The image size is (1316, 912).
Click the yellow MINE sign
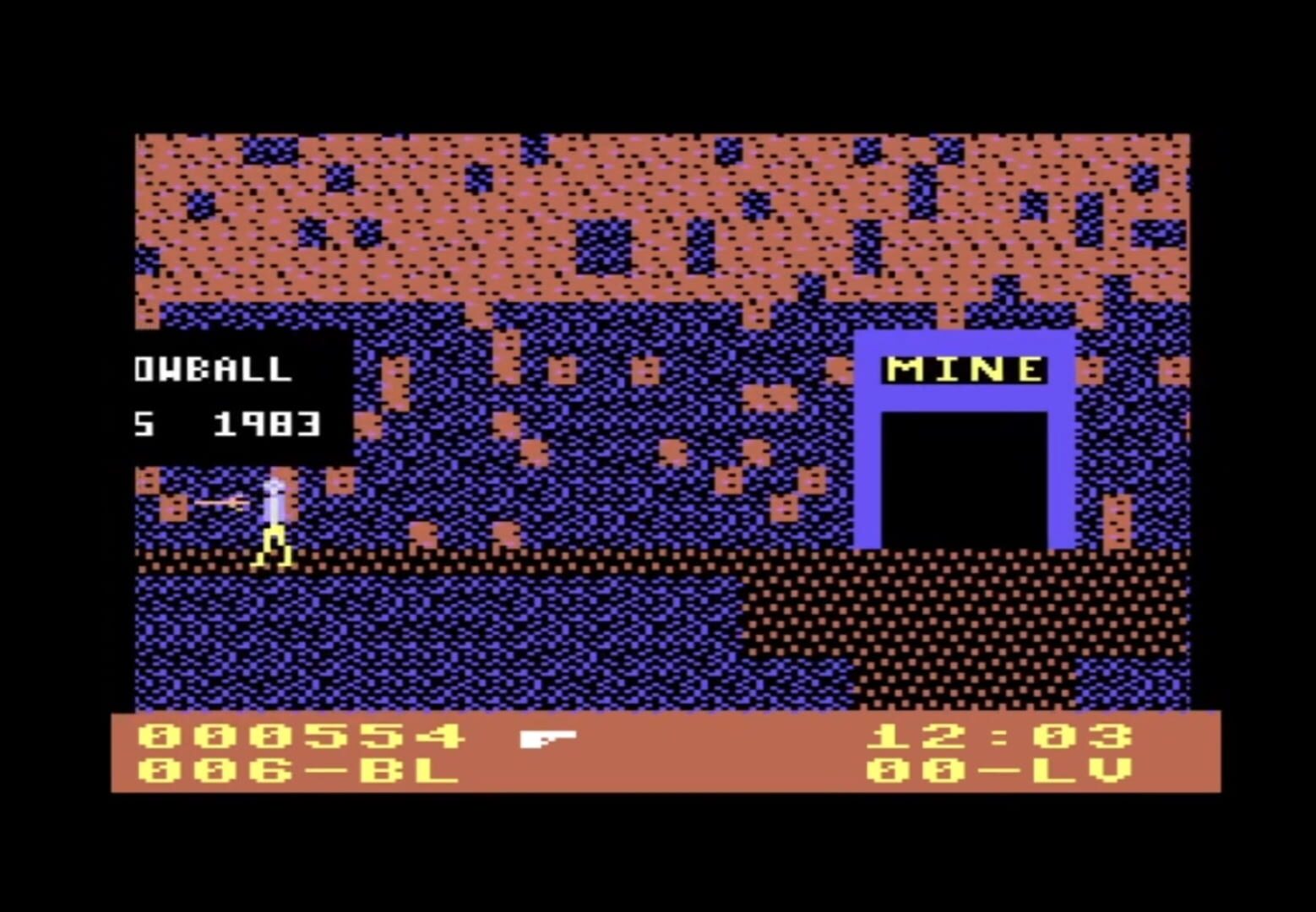[x=965, y=369]
